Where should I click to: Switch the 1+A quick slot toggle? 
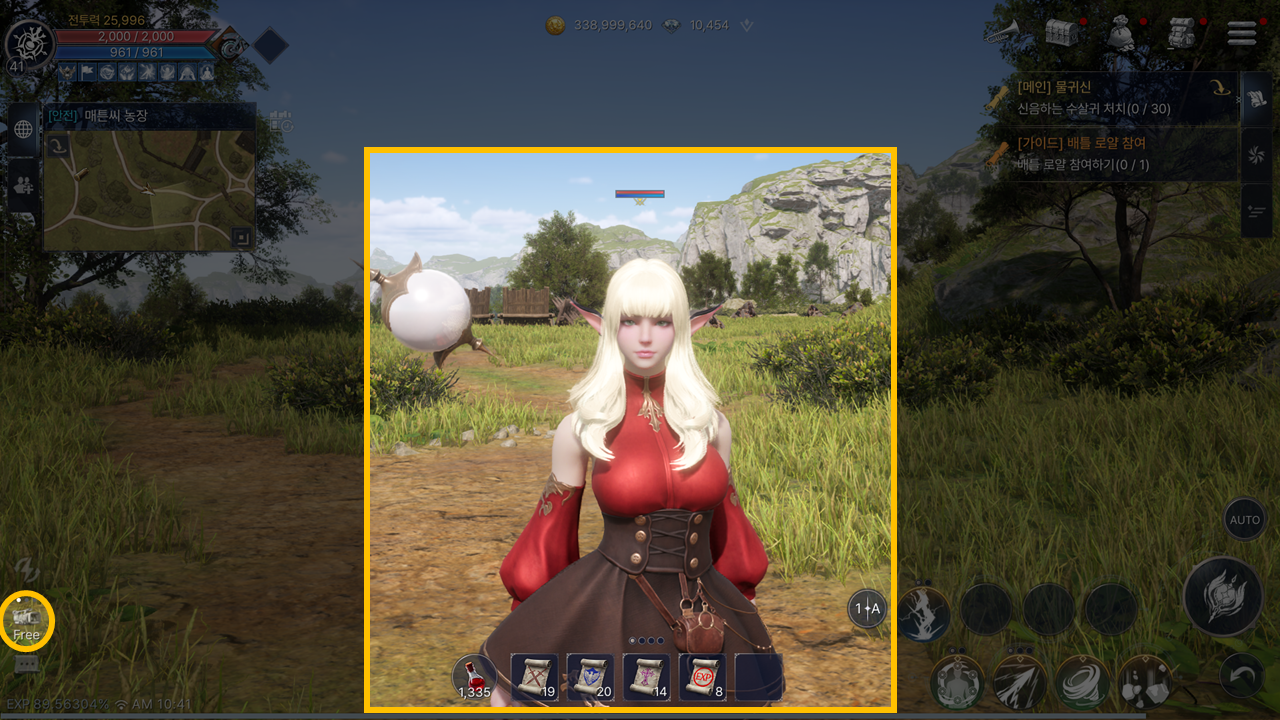pos(867,608)
